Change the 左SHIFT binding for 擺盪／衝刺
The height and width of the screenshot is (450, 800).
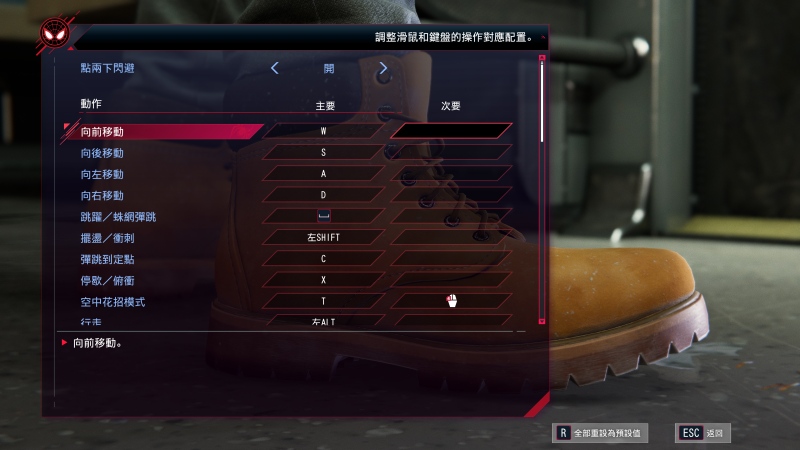[324, 237]
